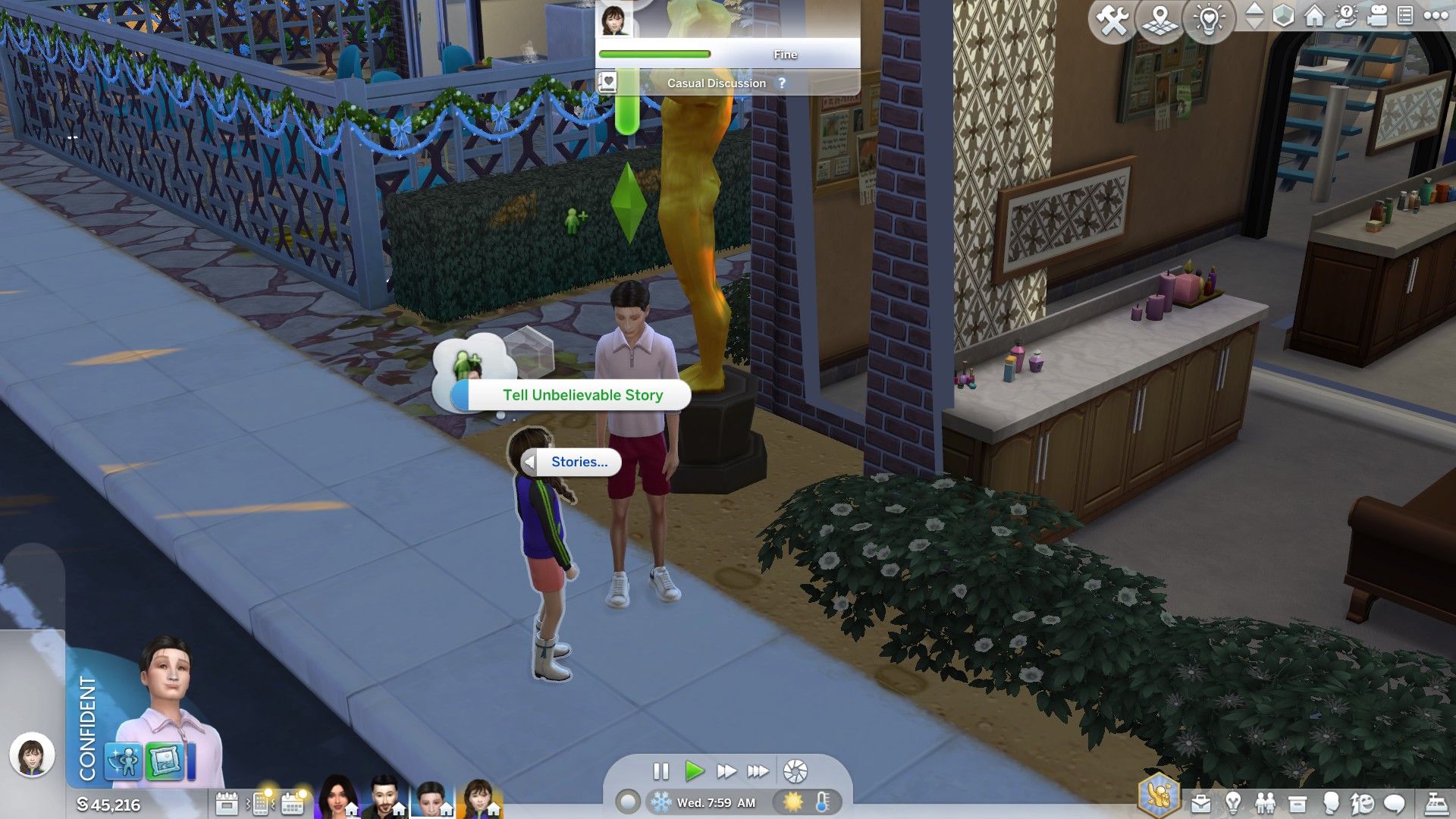This screenshot has width=1456, height=819.
Task: Toggle the walls cutaway cube icon
Action: tap(1283, 16)
